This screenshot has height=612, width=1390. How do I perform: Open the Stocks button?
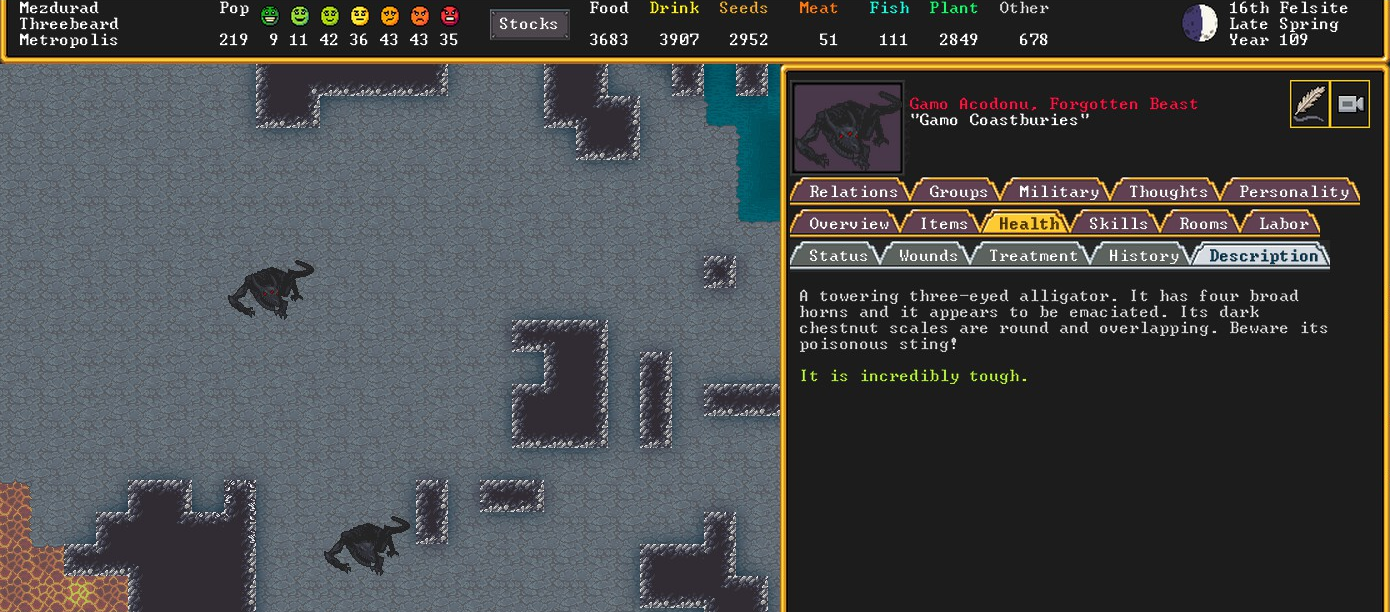click(529, 25)
